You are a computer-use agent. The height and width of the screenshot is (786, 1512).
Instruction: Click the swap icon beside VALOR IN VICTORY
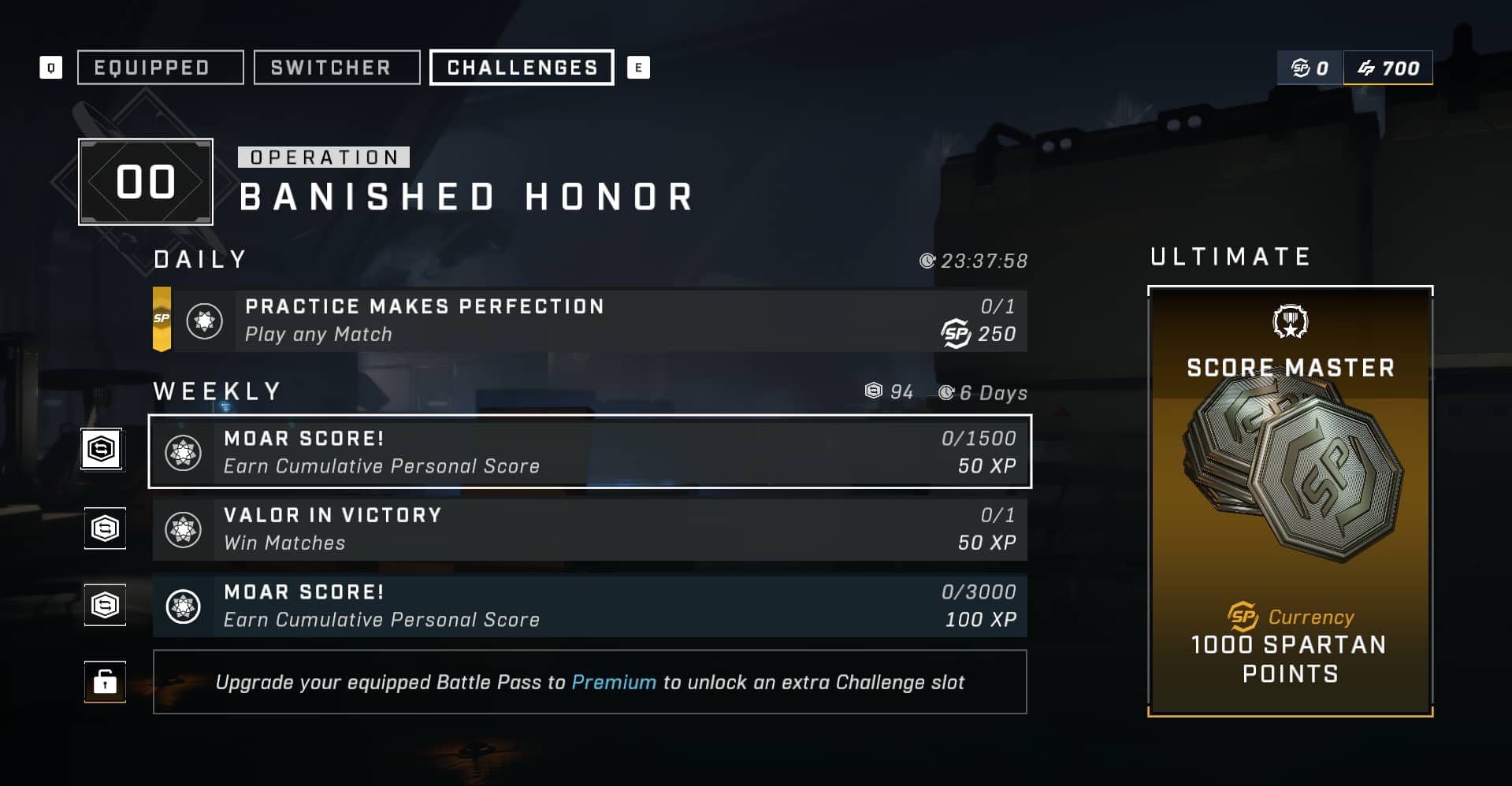[x=104, y=528]
